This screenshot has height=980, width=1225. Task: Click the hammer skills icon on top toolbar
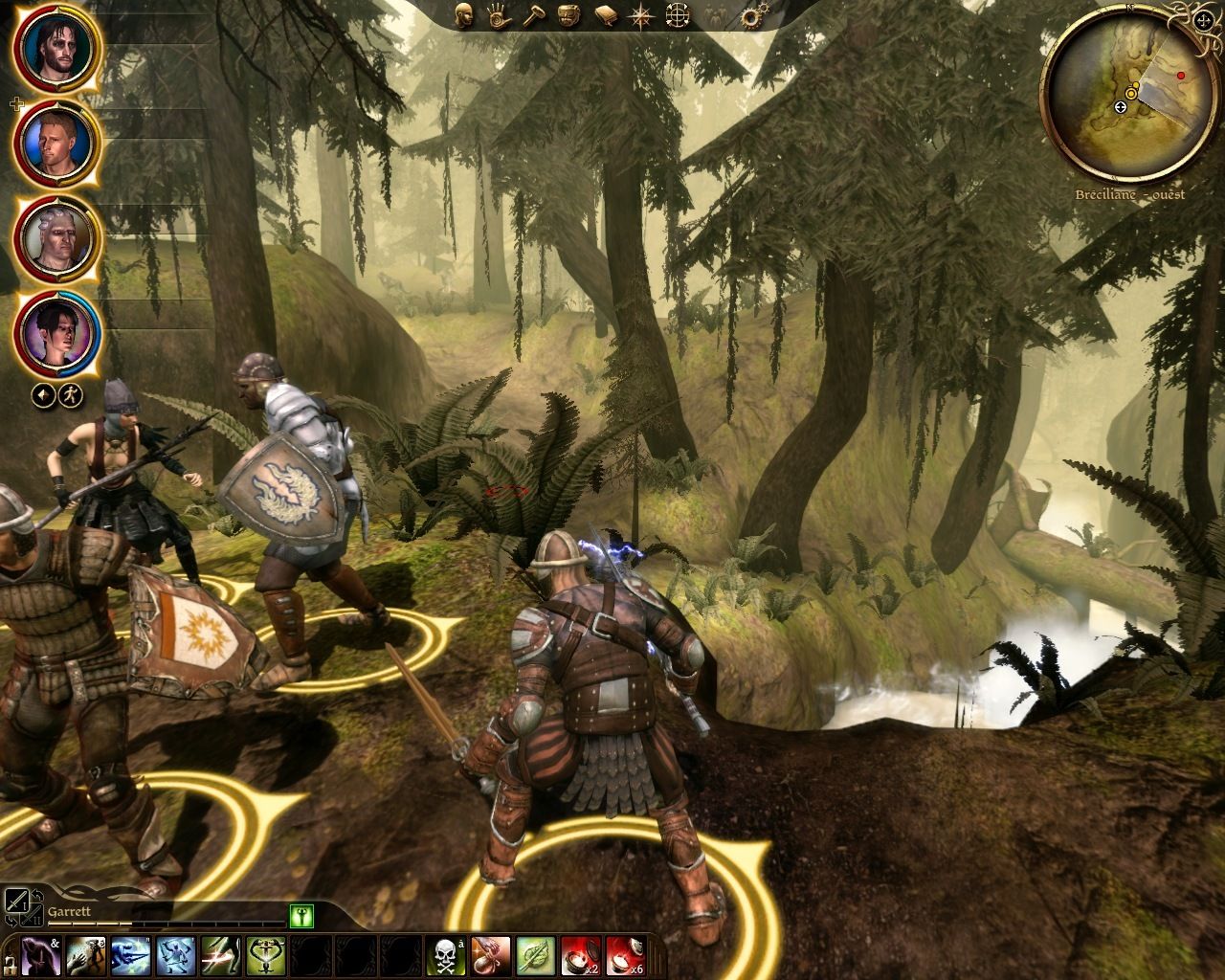point(536,16)
